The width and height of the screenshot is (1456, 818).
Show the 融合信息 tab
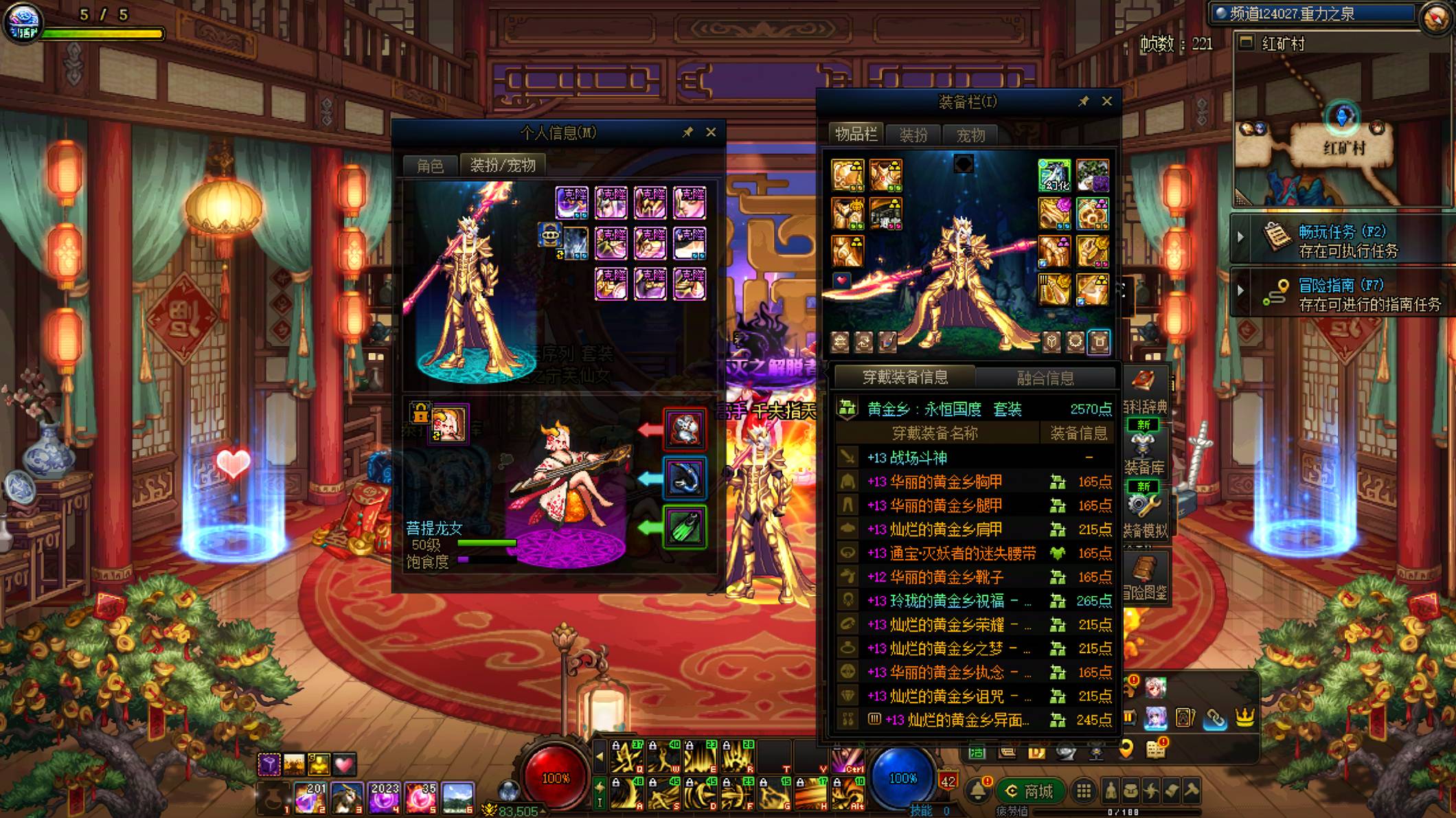(1045, 378)
